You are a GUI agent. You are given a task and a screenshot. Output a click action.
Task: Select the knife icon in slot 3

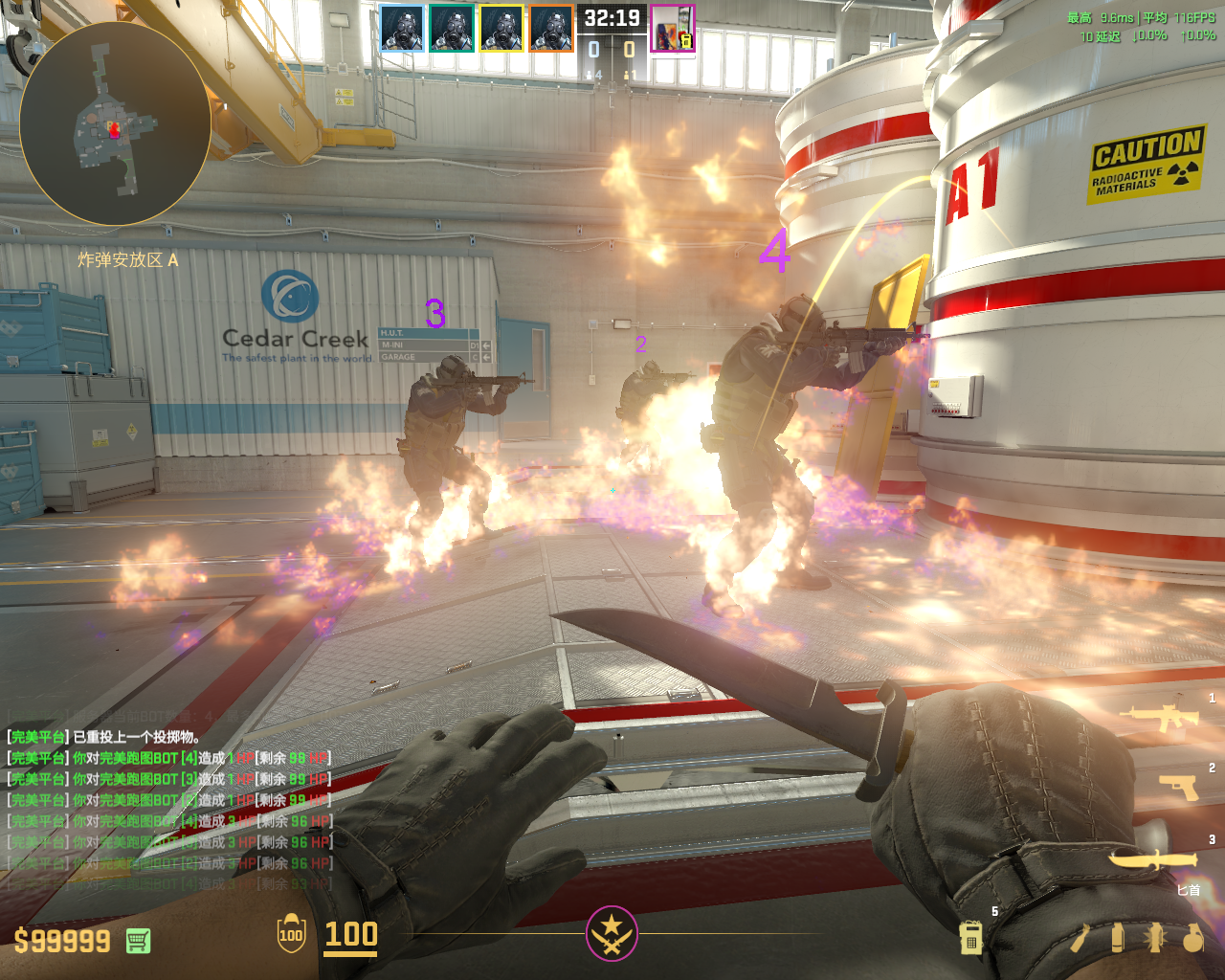point(1153,858)
